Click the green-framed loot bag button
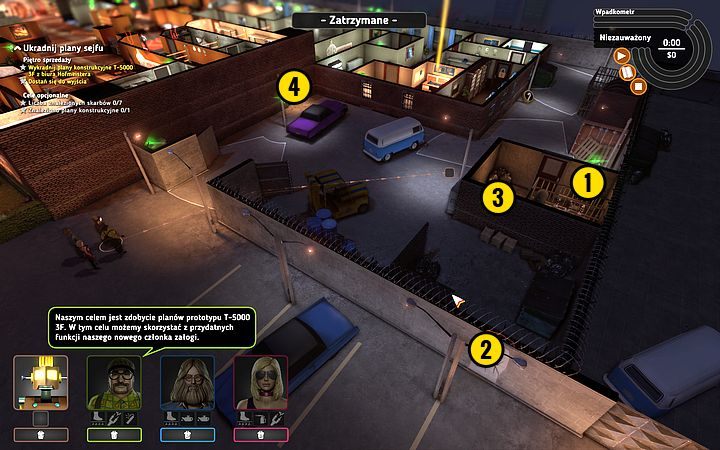 click(x=114, y=435)
